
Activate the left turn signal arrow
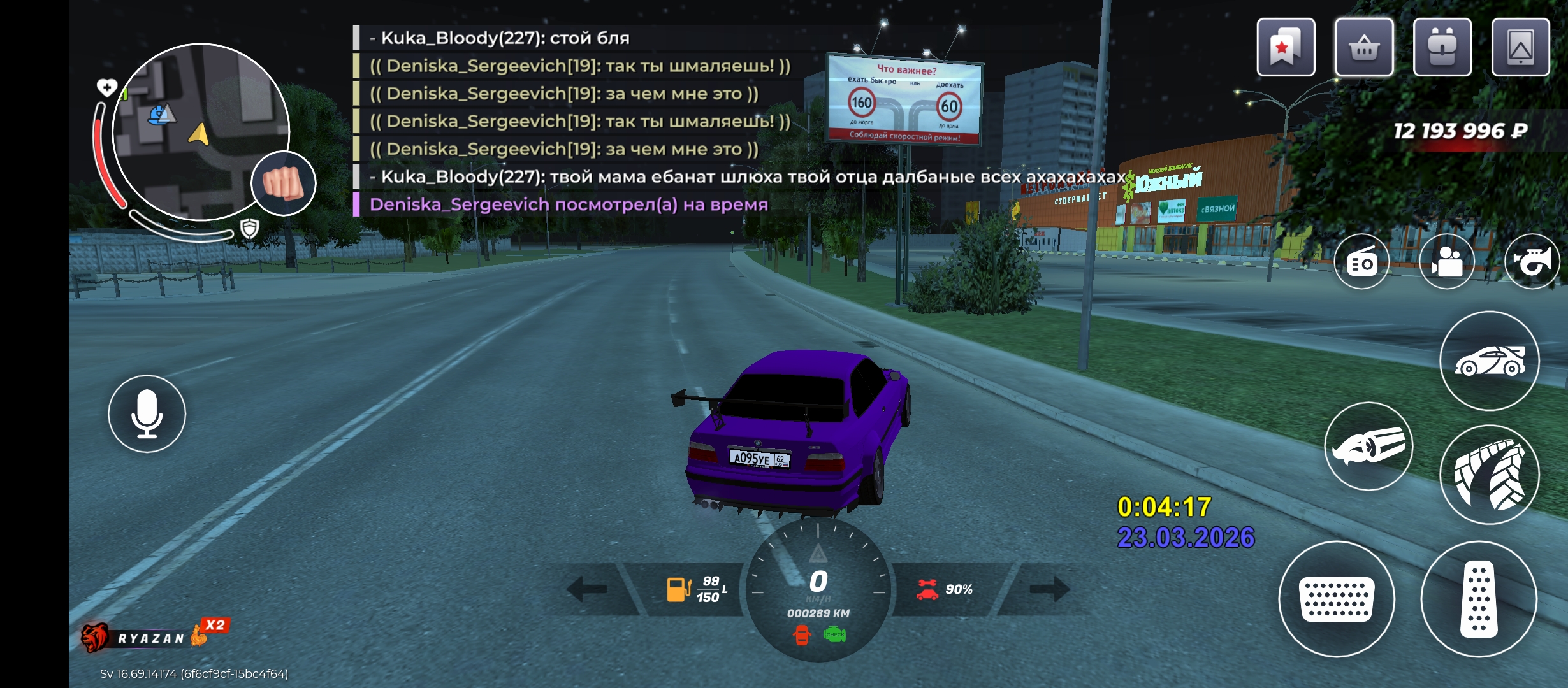click(x=587, y=589)
